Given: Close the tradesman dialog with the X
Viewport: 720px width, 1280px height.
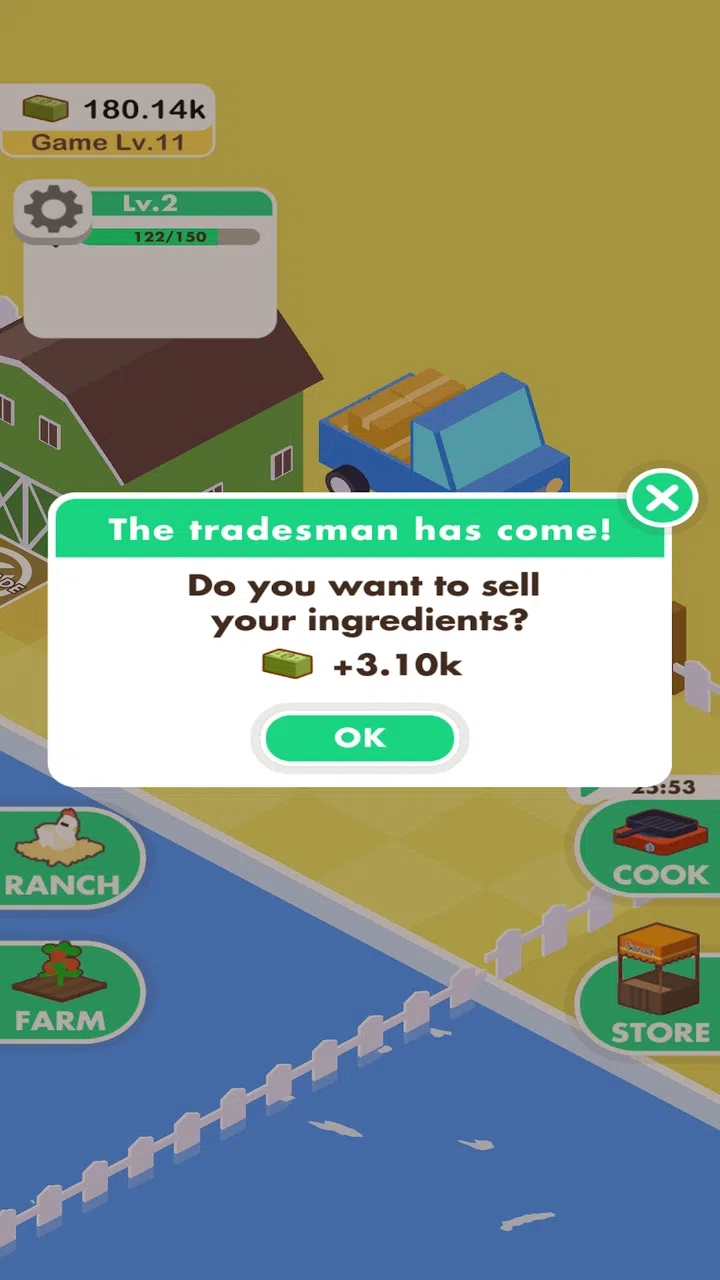Looking at the screenshot, I should 662,498.
